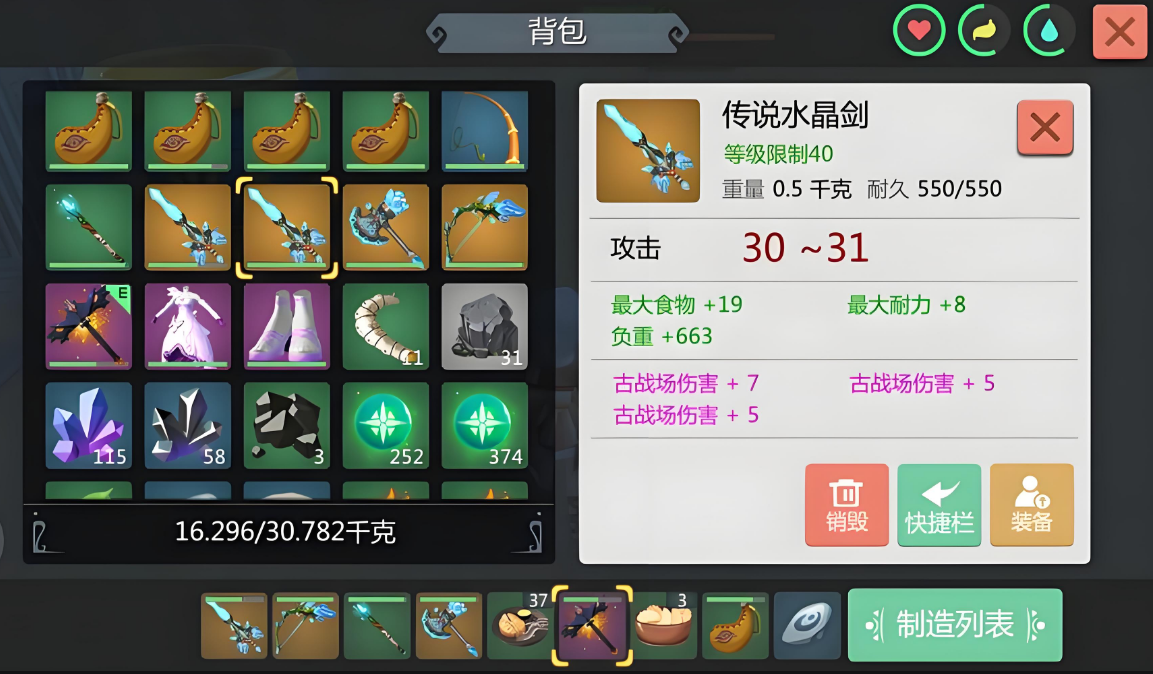
Task: Assign sword using 快捷栏 button
Action: coord(938,504)
